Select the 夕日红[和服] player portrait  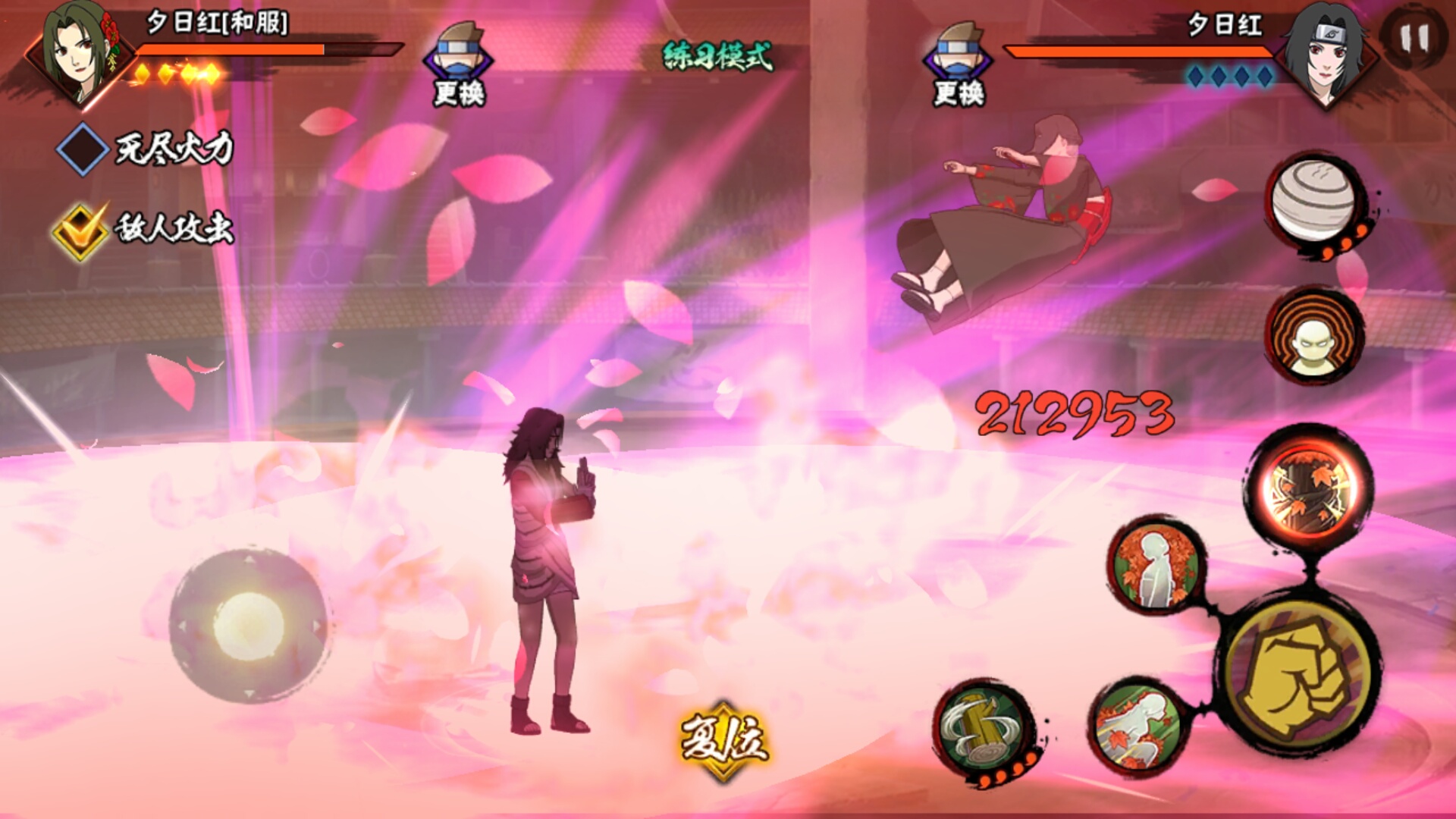click(80, 53)
